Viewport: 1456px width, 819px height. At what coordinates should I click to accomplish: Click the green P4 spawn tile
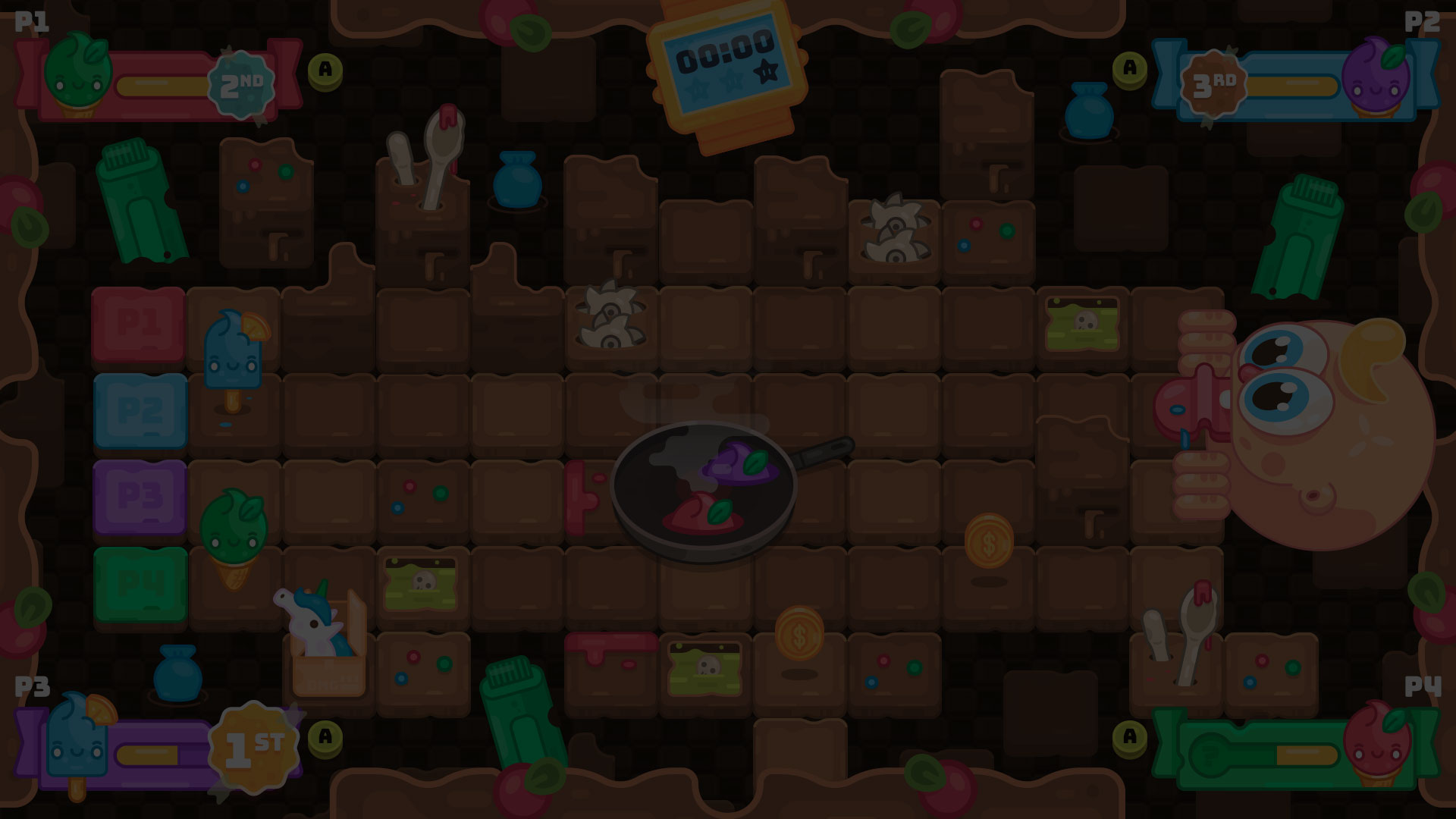(140, 582)
